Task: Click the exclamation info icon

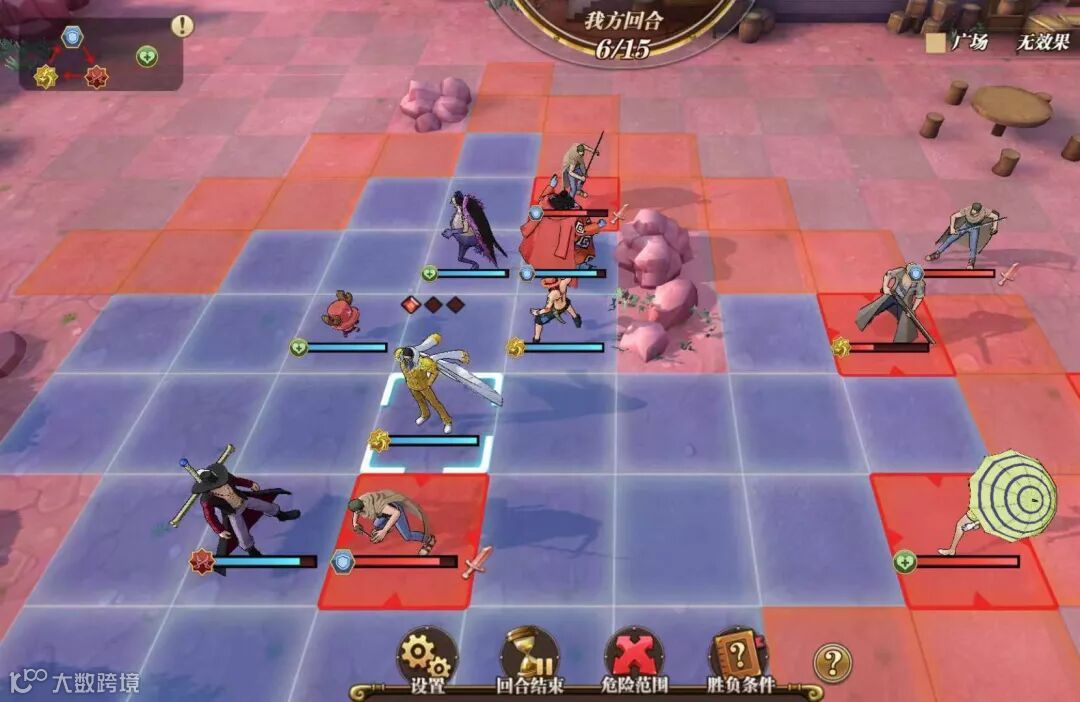Action: [182, 26]
